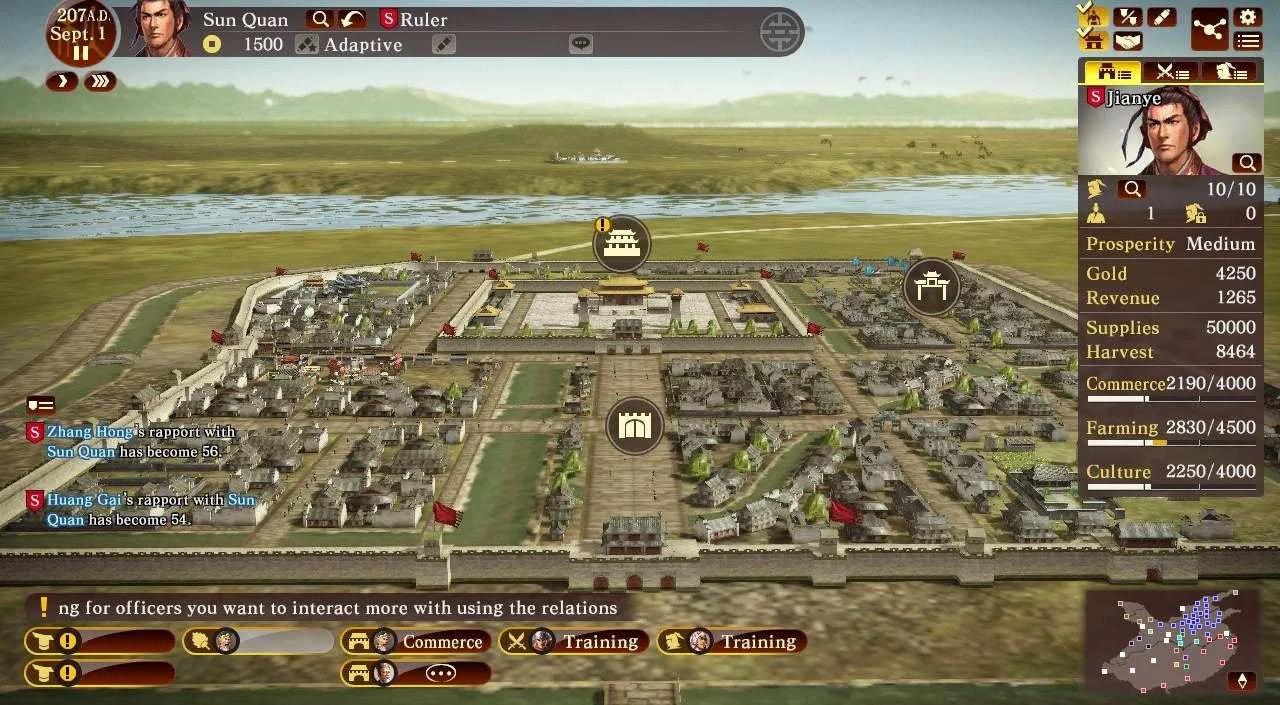Activate the triple-arrow fast-forward button
Screen dimensions: 1280x705
100,82
